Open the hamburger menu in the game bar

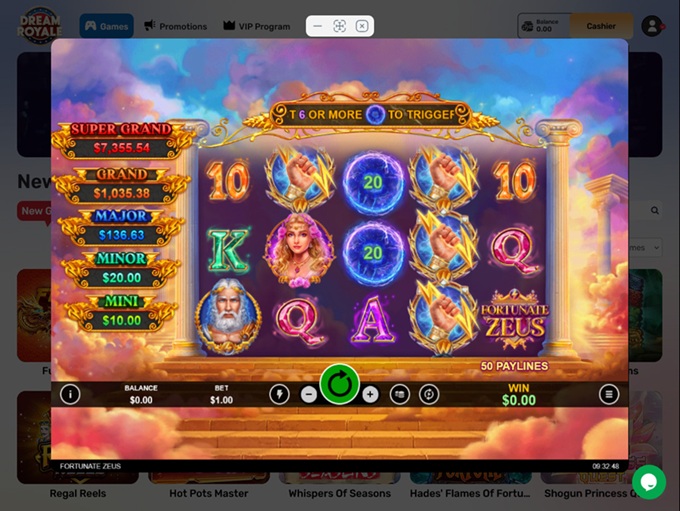coord(609,394)
